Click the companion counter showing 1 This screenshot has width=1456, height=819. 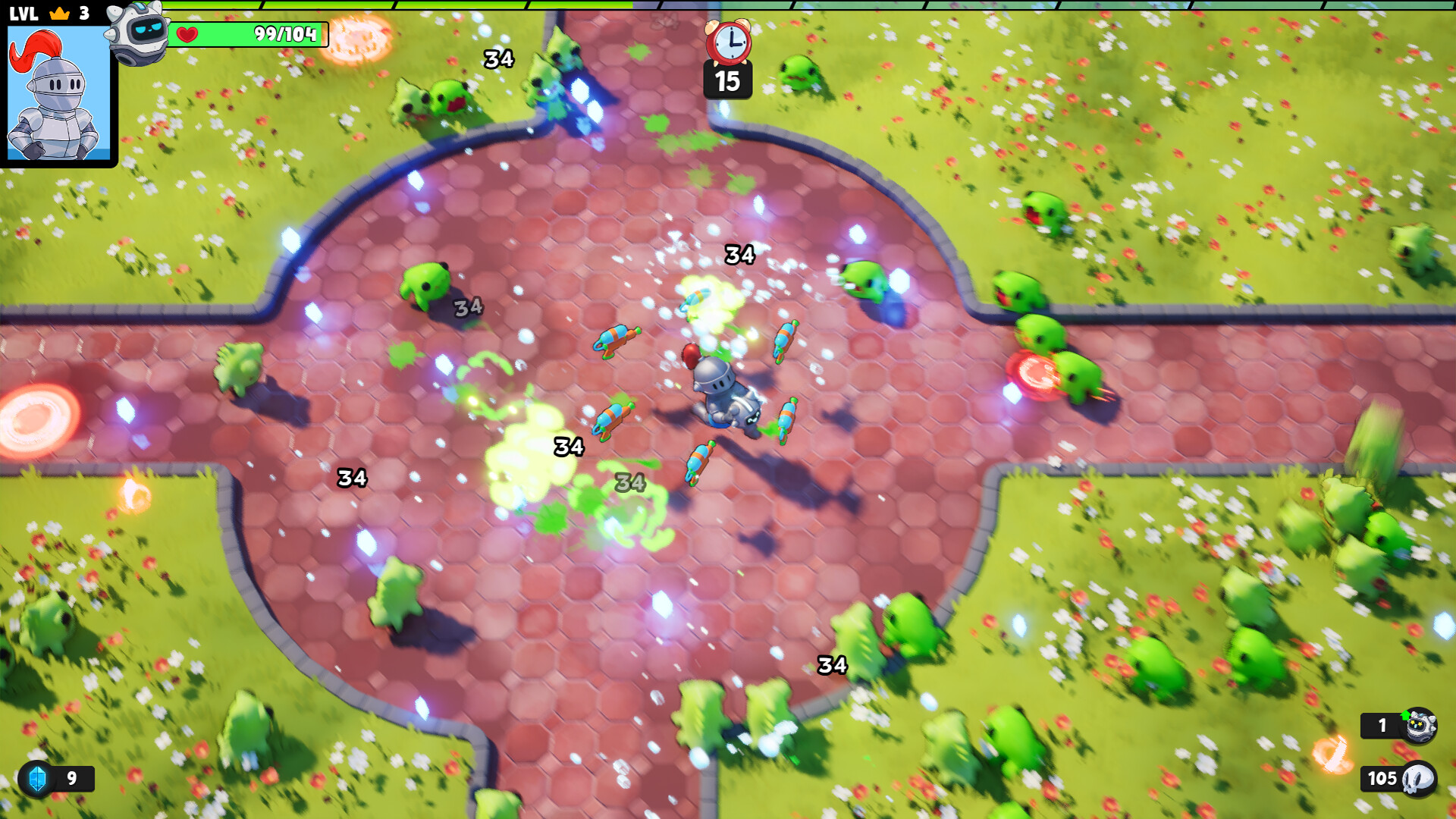(x=1383, y=725)
